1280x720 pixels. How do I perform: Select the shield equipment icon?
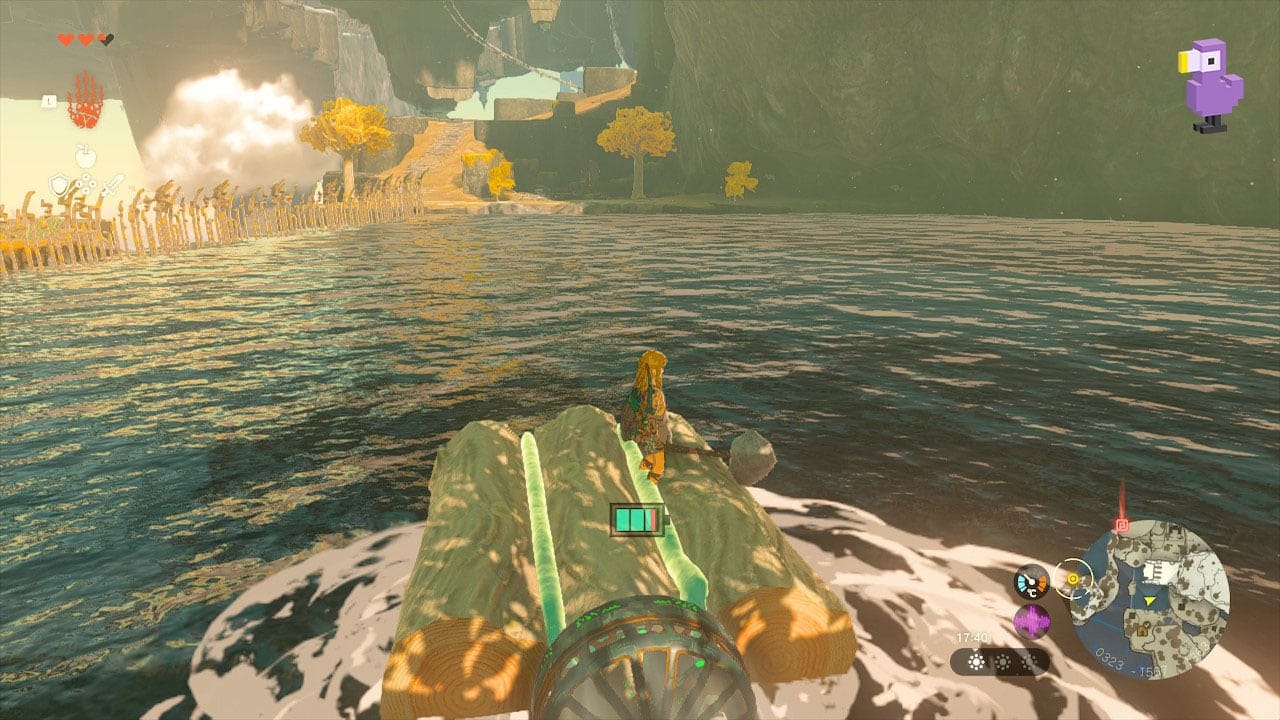coord(60,183)
